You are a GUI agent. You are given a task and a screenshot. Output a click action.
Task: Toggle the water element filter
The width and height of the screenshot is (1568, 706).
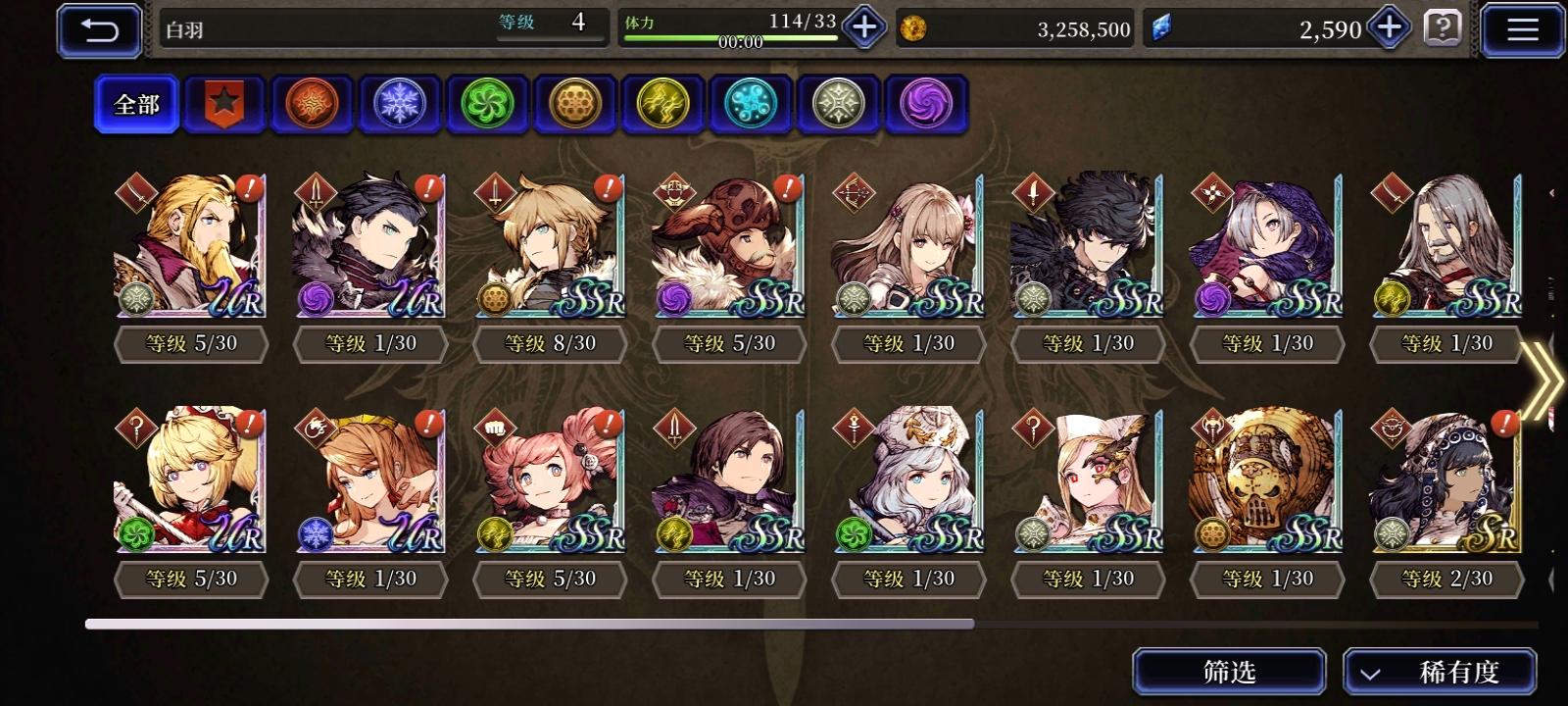tap(747, 103)
